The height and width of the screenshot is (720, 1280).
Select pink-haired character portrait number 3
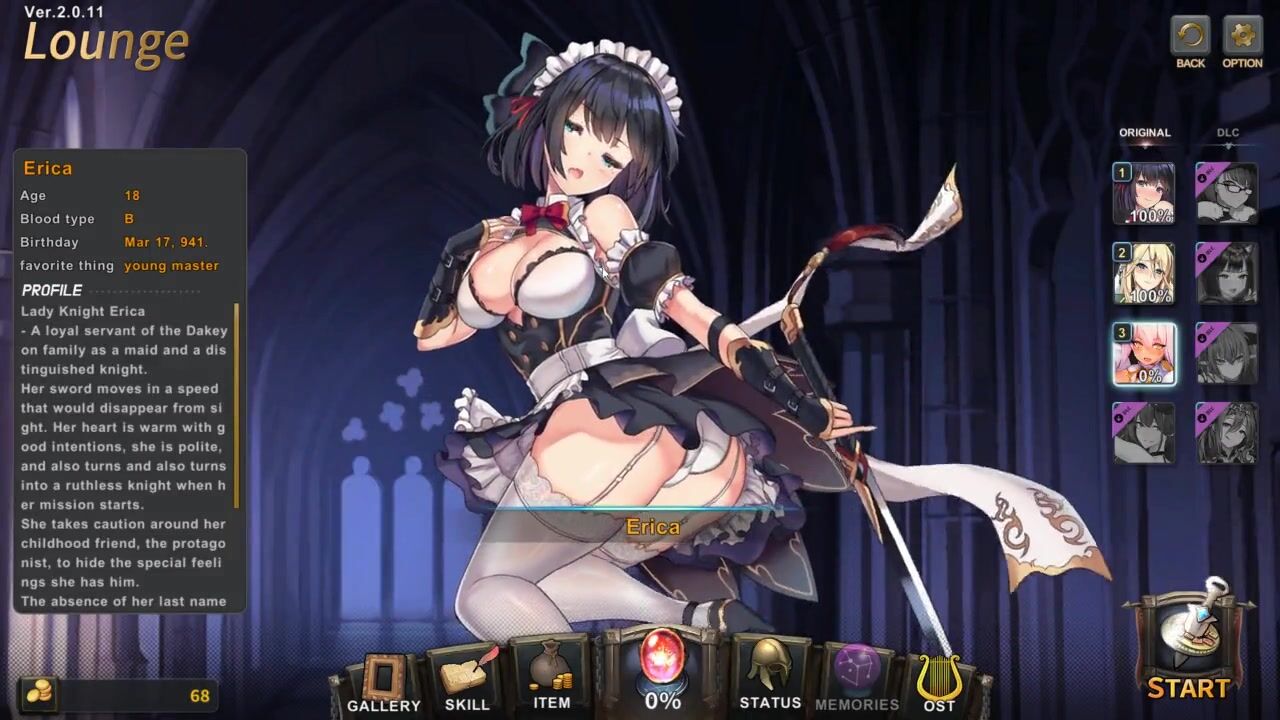[x=1144, y=354]
